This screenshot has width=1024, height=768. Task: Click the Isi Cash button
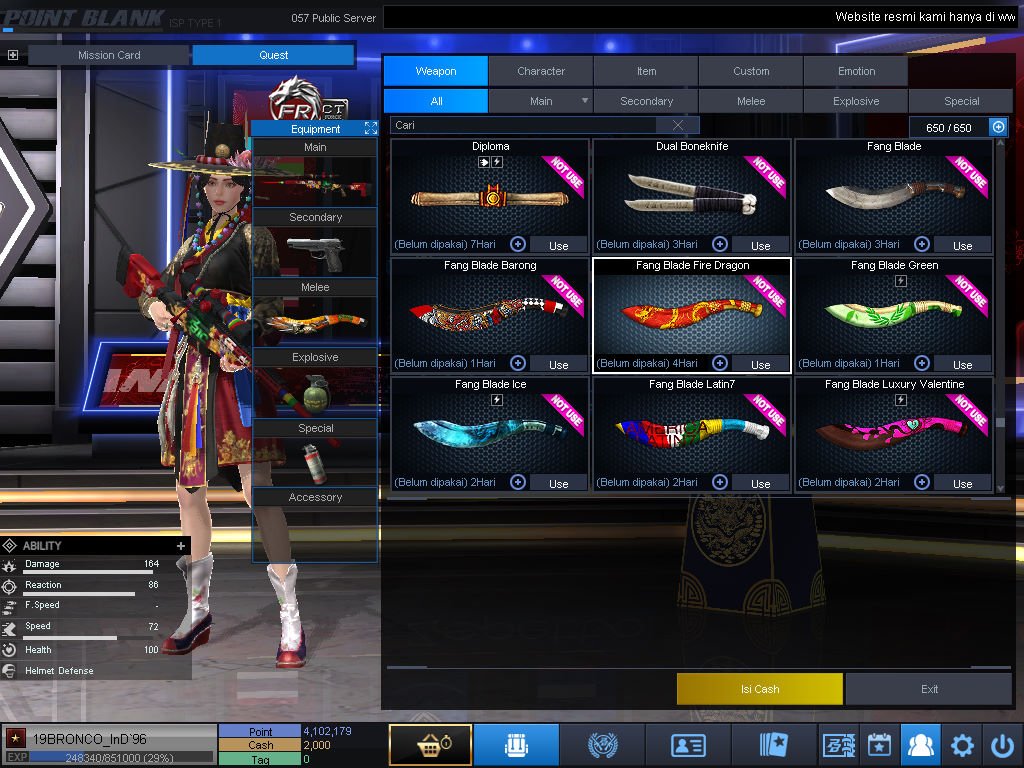760,689
